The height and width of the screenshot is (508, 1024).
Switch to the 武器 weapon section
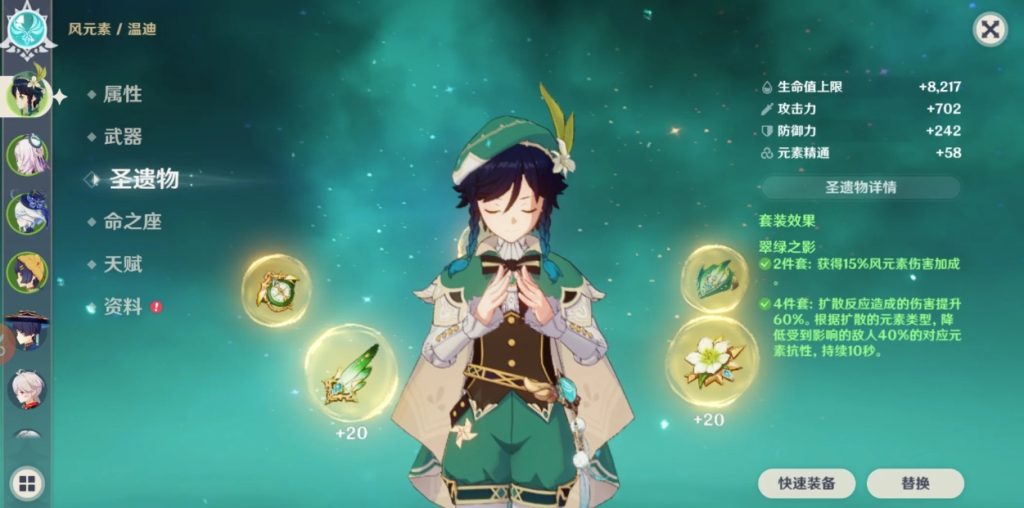coord(123,137)
